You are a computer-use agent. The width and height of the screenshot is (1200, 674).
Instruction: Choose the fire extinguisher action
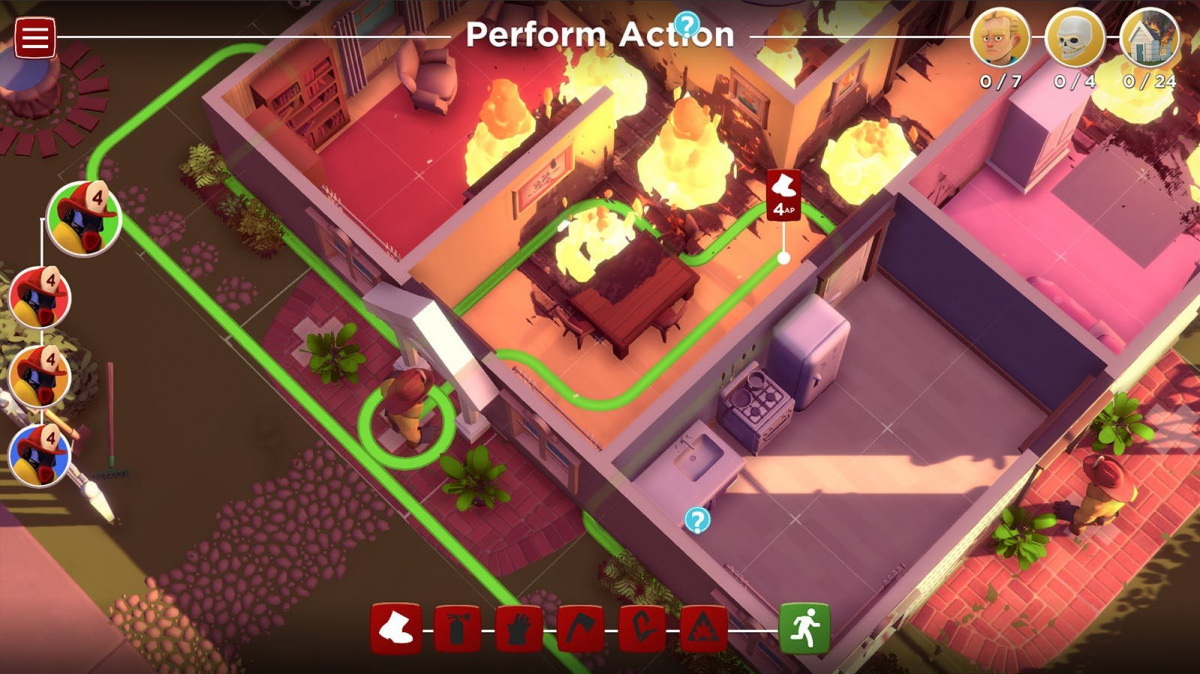pyautogui.click(x=457, y=629)
